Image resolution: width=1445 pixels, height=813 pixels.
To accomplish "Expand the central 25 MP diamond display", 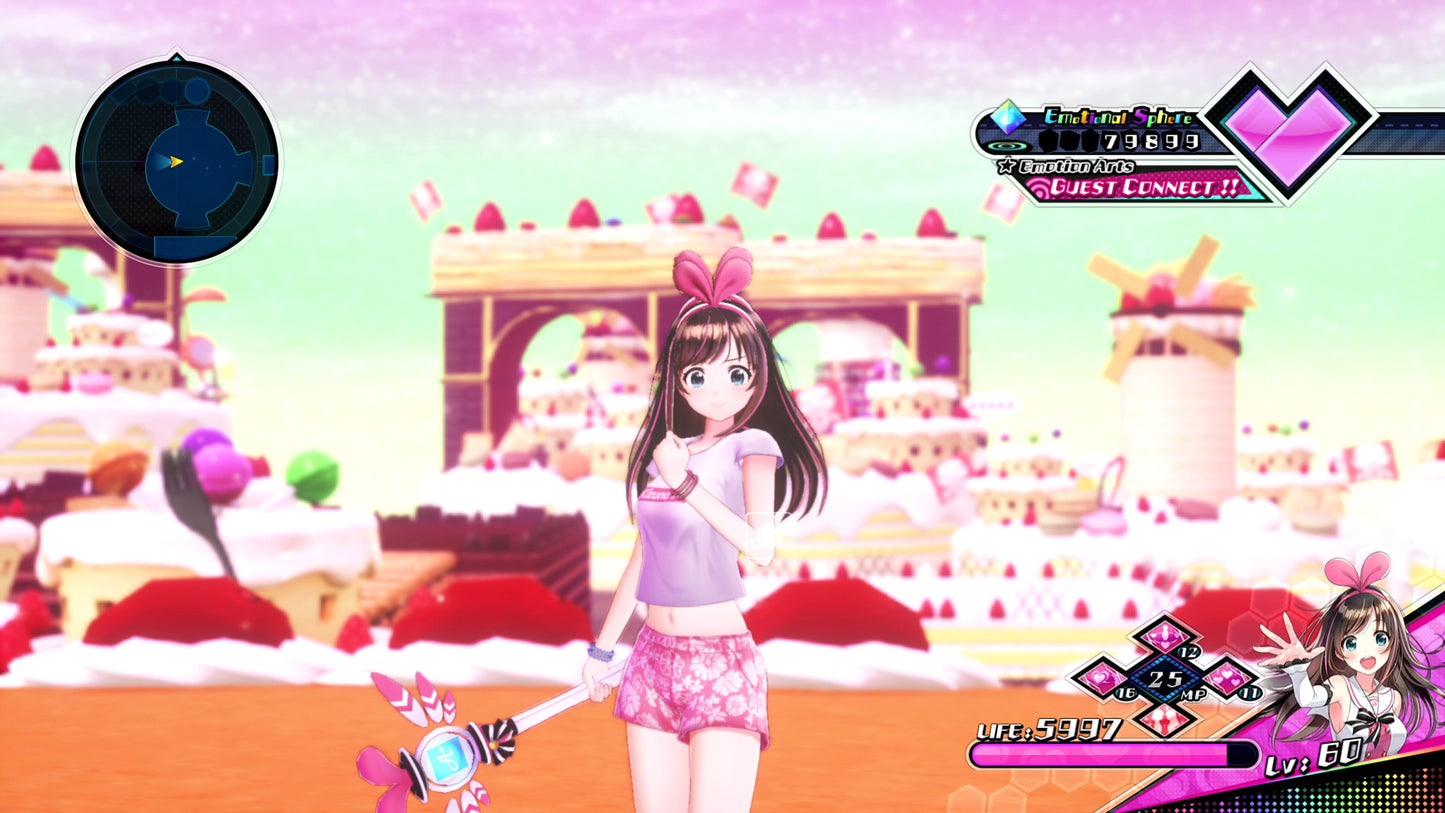I will (1164, 679).
